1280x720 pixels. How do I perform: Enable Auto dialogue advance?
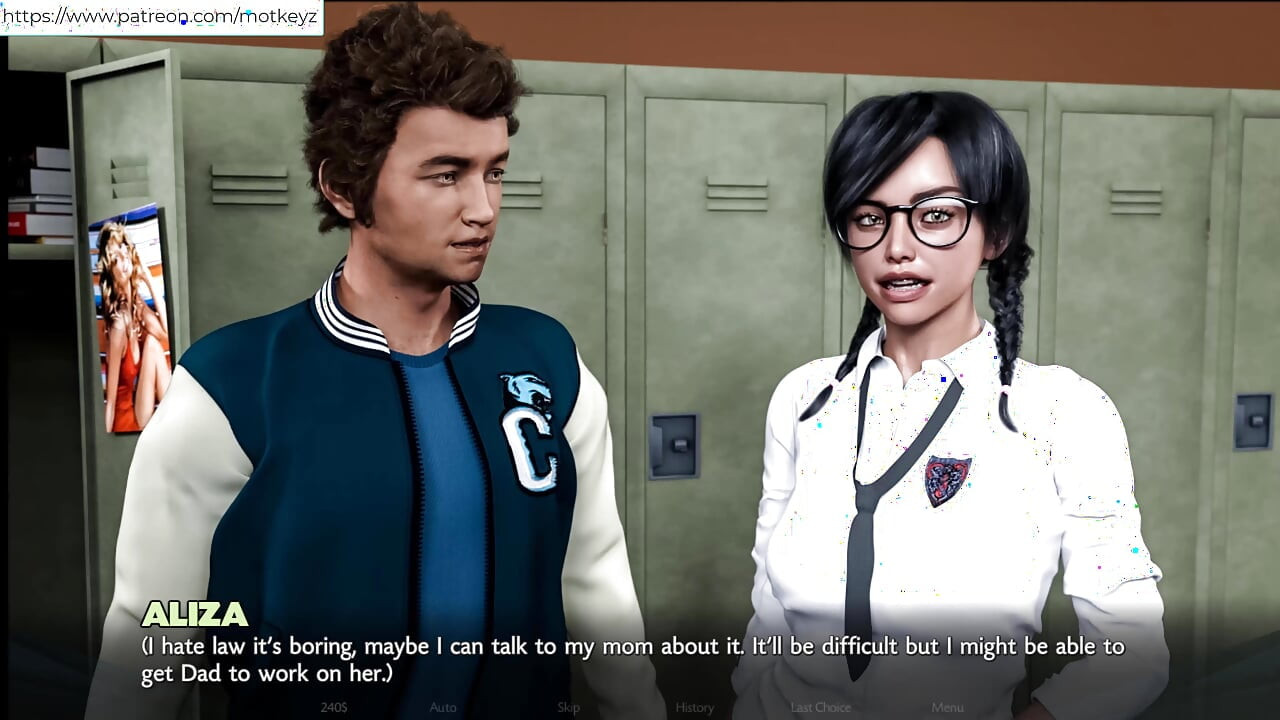443,707
